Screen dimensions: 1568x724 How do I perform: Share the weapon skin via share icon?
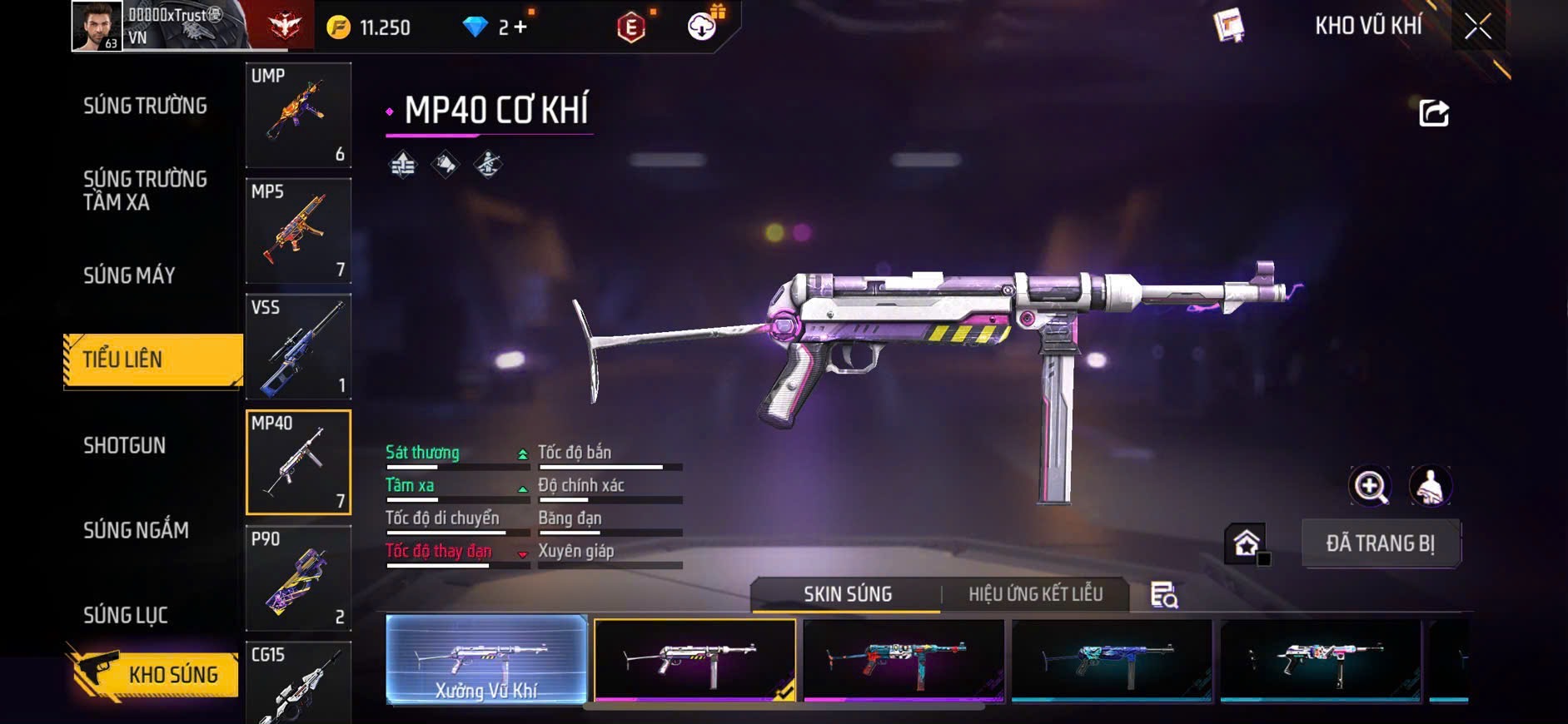1433,113
